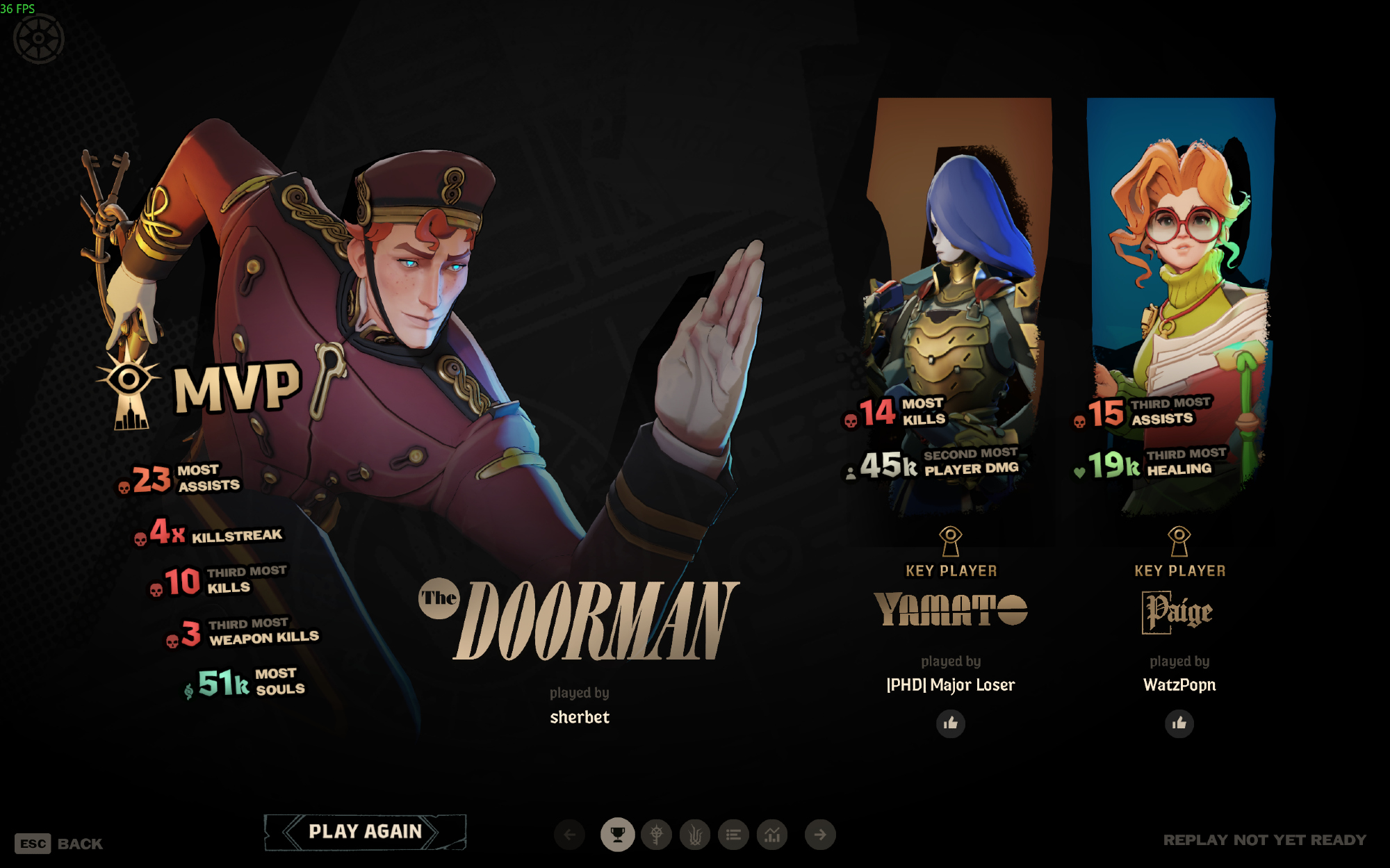Commend WatzPopn with the thumbs up
1390x868 pixels.
point(1179,723)
